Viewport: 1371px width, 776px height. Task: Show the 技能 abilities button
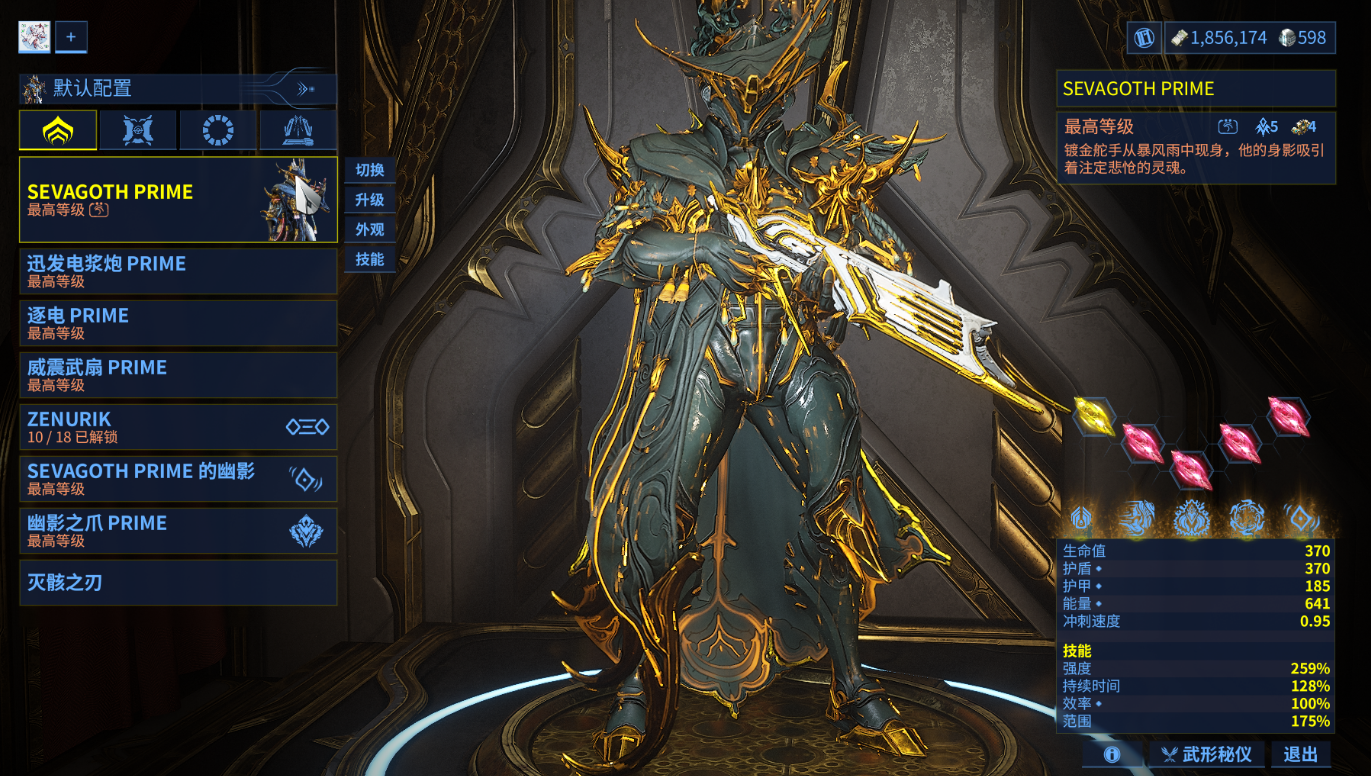pos(369,260)
